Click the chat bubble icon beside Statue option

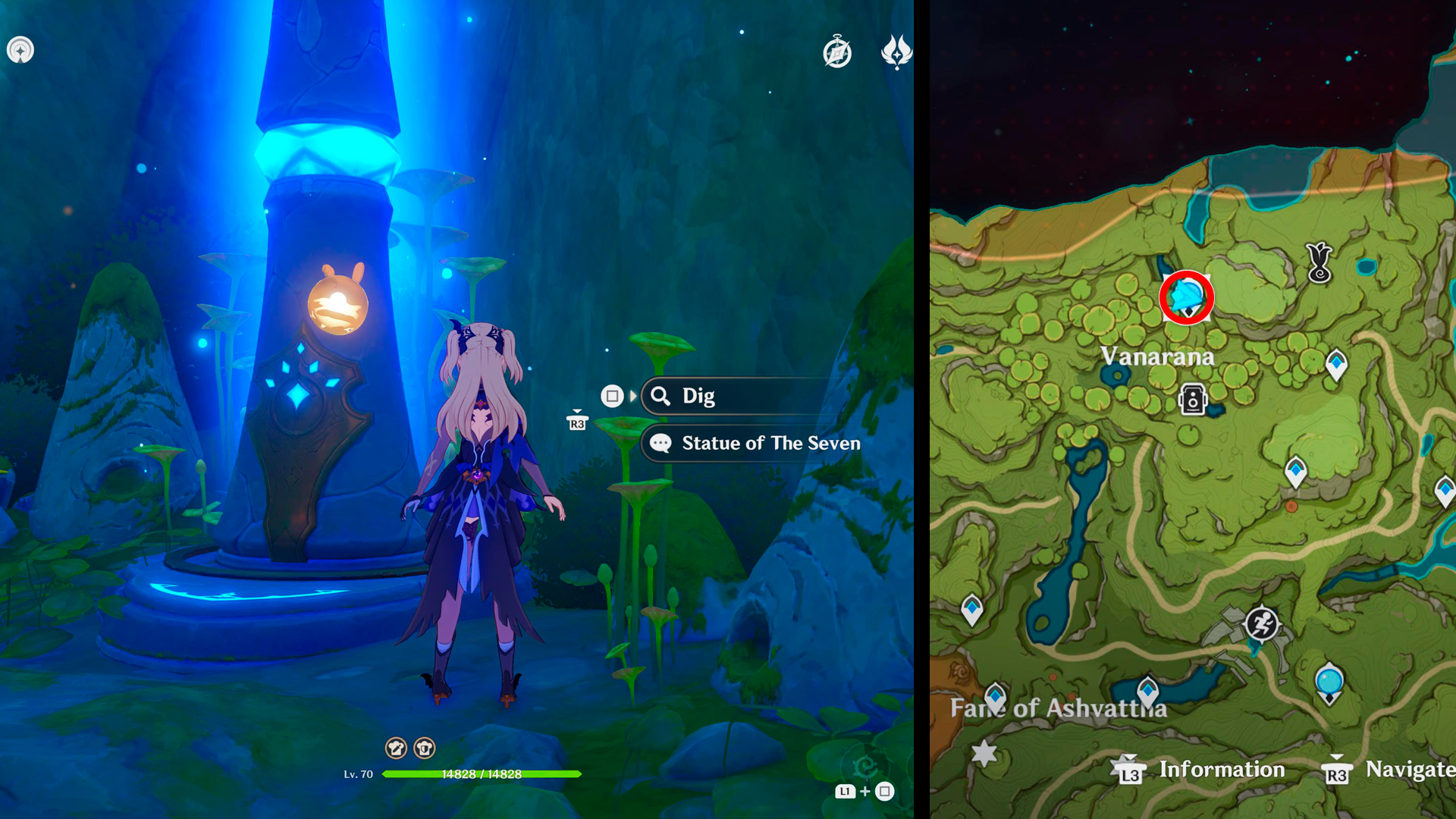pos(661,443)
